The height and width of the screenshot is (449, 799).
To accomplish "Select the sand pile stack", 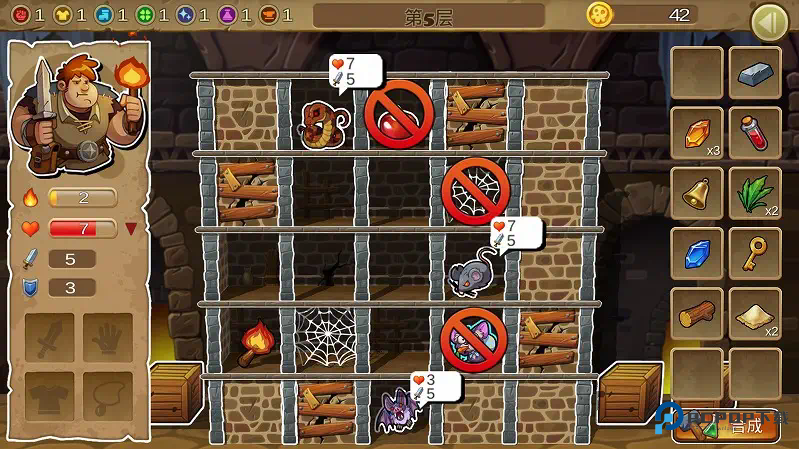I will 755,312.
